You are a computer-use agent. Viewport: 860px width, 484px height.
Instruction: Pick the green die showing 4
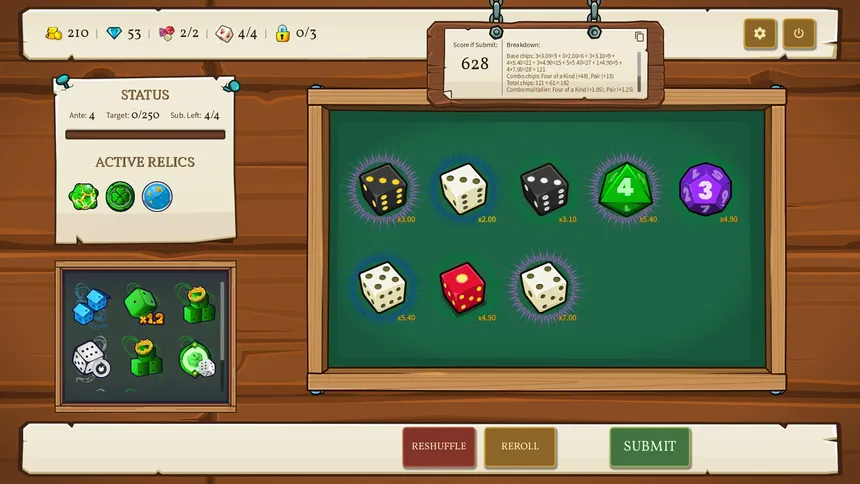[624, 189]
